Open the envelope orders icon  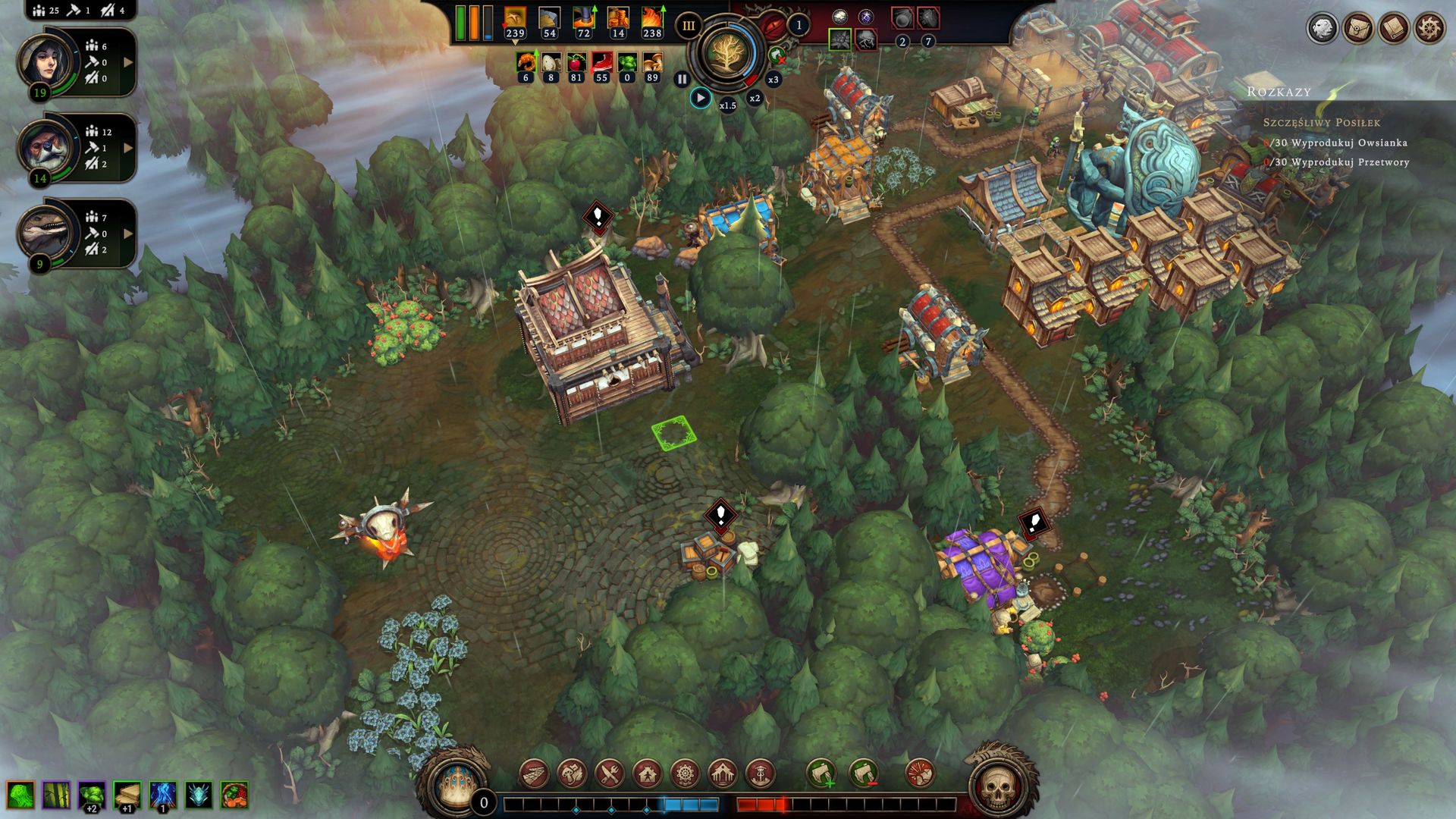[1357, 28]
